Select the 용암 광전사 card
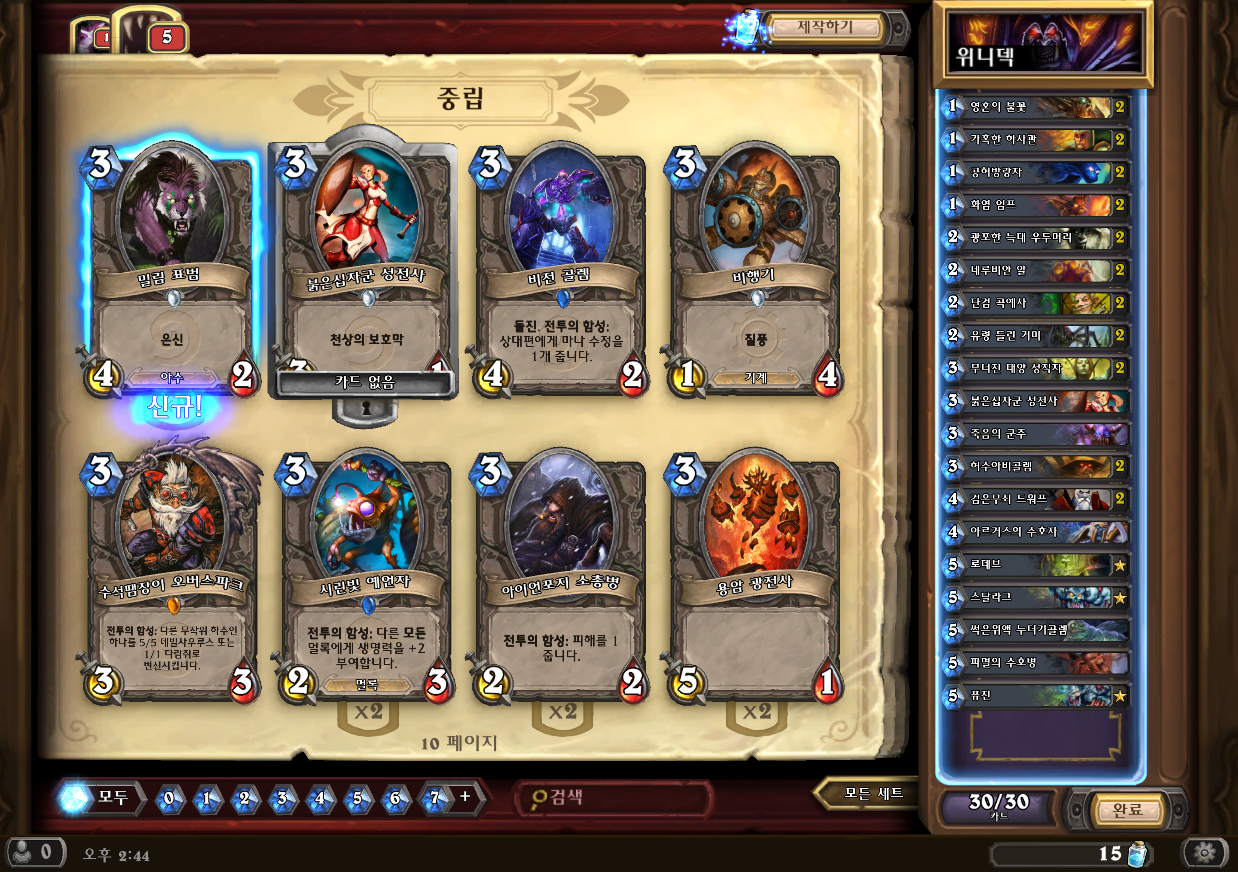 [x=755, y=580]
